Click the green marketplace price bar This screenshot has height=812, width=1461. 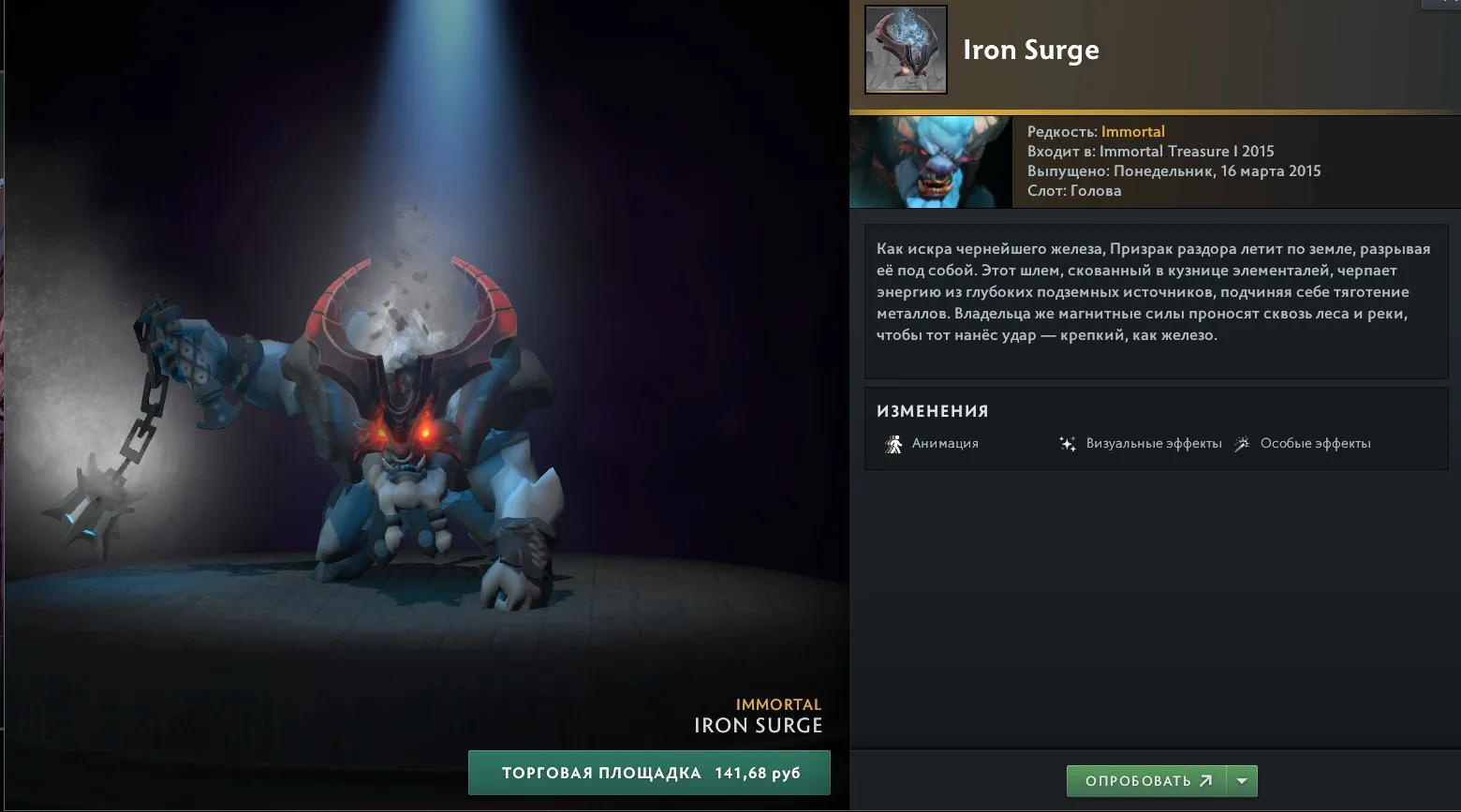click(x=650, y=772)
